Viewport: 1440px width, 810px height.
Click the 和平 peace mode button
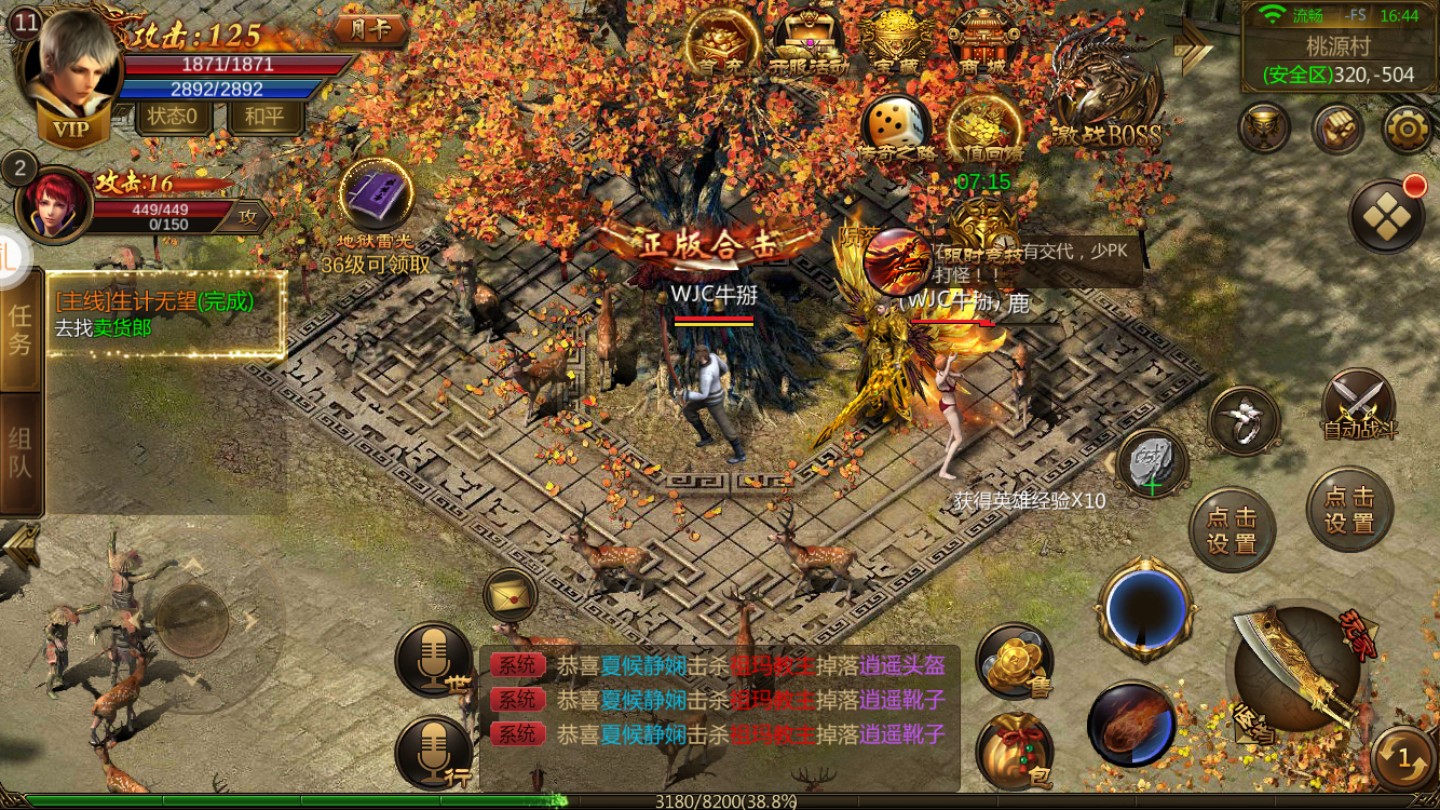[x=265, y=117]
